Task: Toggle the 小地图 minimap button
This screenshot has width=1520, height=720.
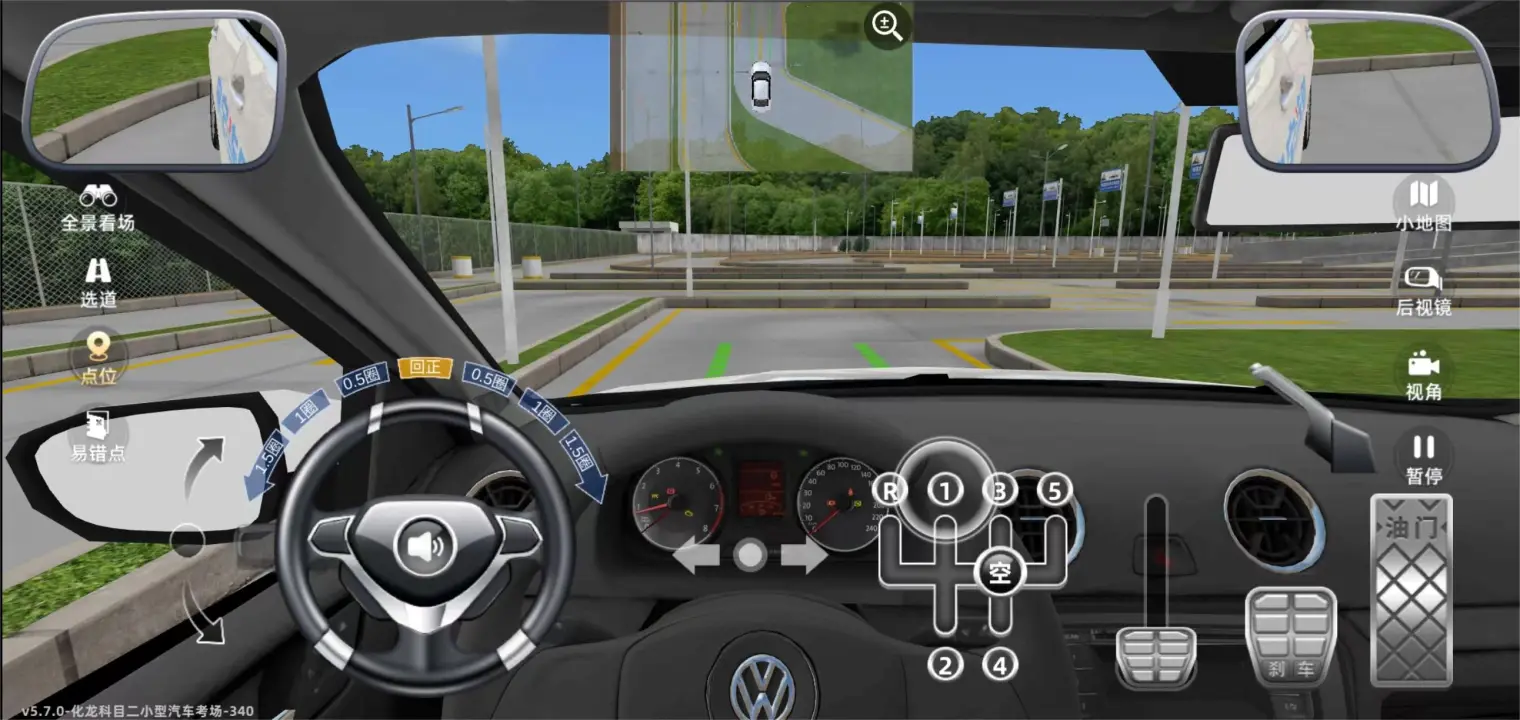Action: [x=1423, y=206]
